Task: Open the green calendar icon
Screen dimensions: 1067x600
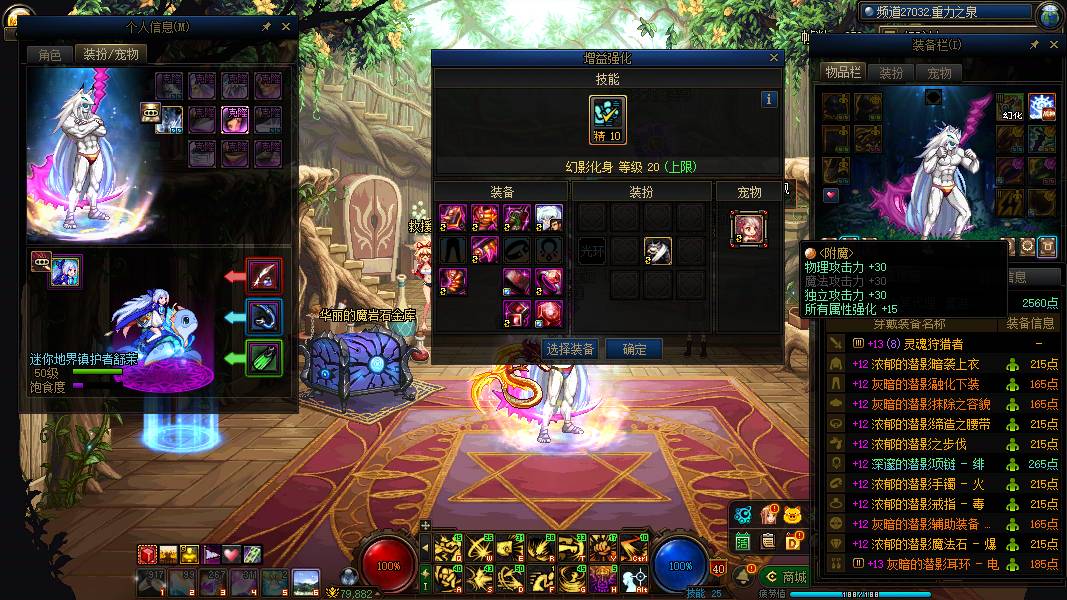Action: tap(743, 541)
